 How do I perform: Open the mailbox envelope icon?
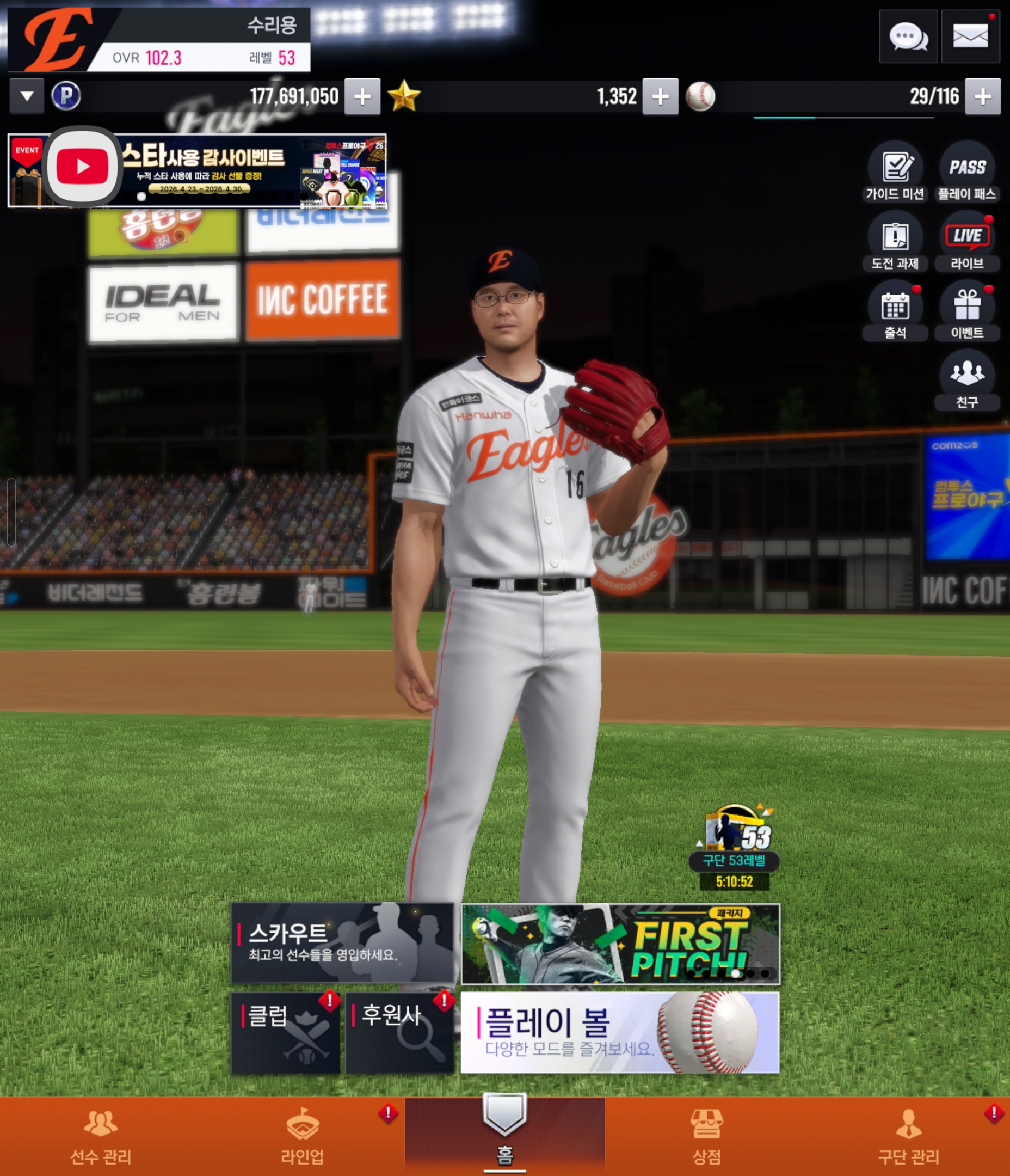(x=970, y=37)
